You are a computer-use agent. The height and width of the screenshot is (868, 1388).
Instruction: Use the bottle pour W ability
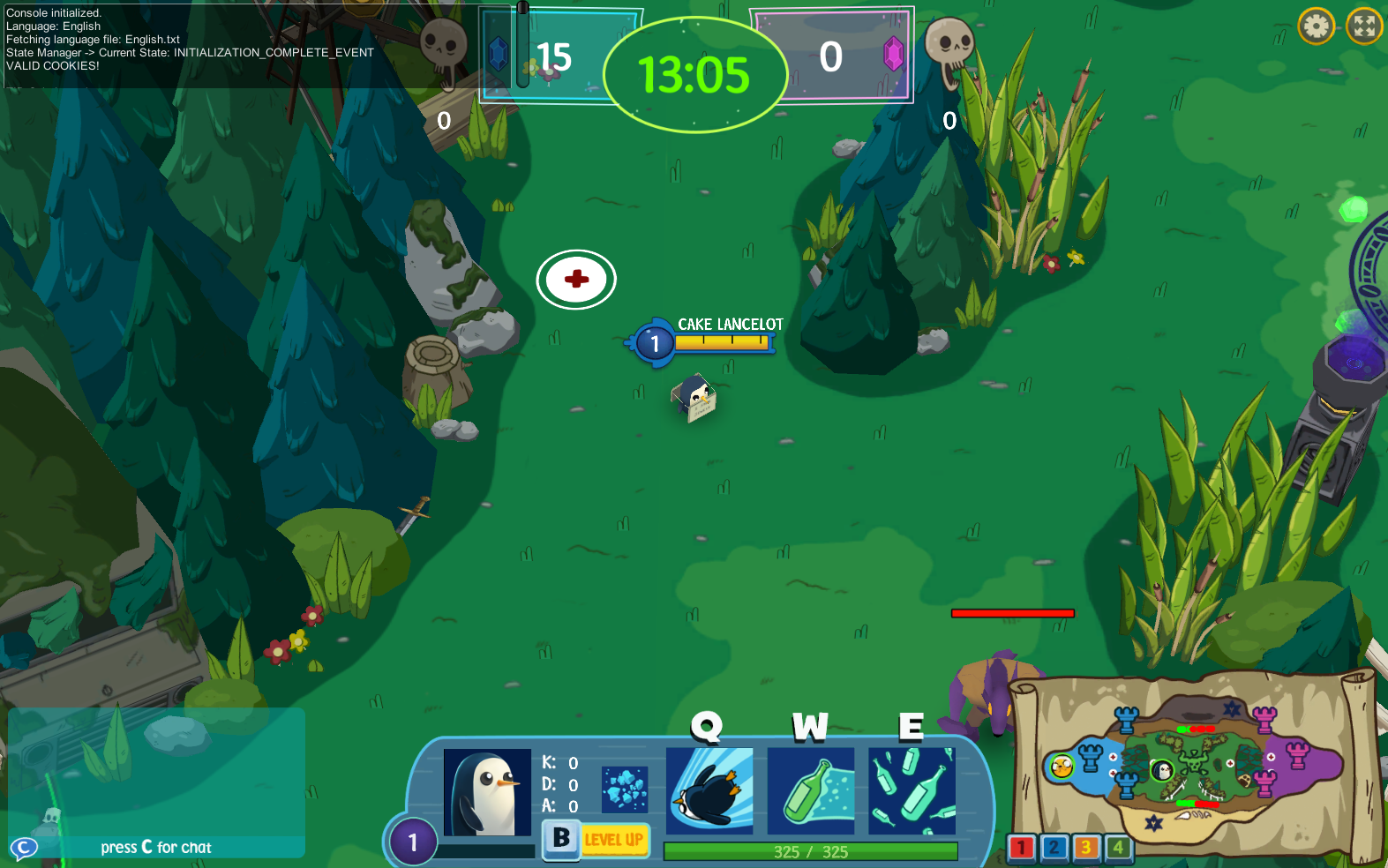[811, 790]
